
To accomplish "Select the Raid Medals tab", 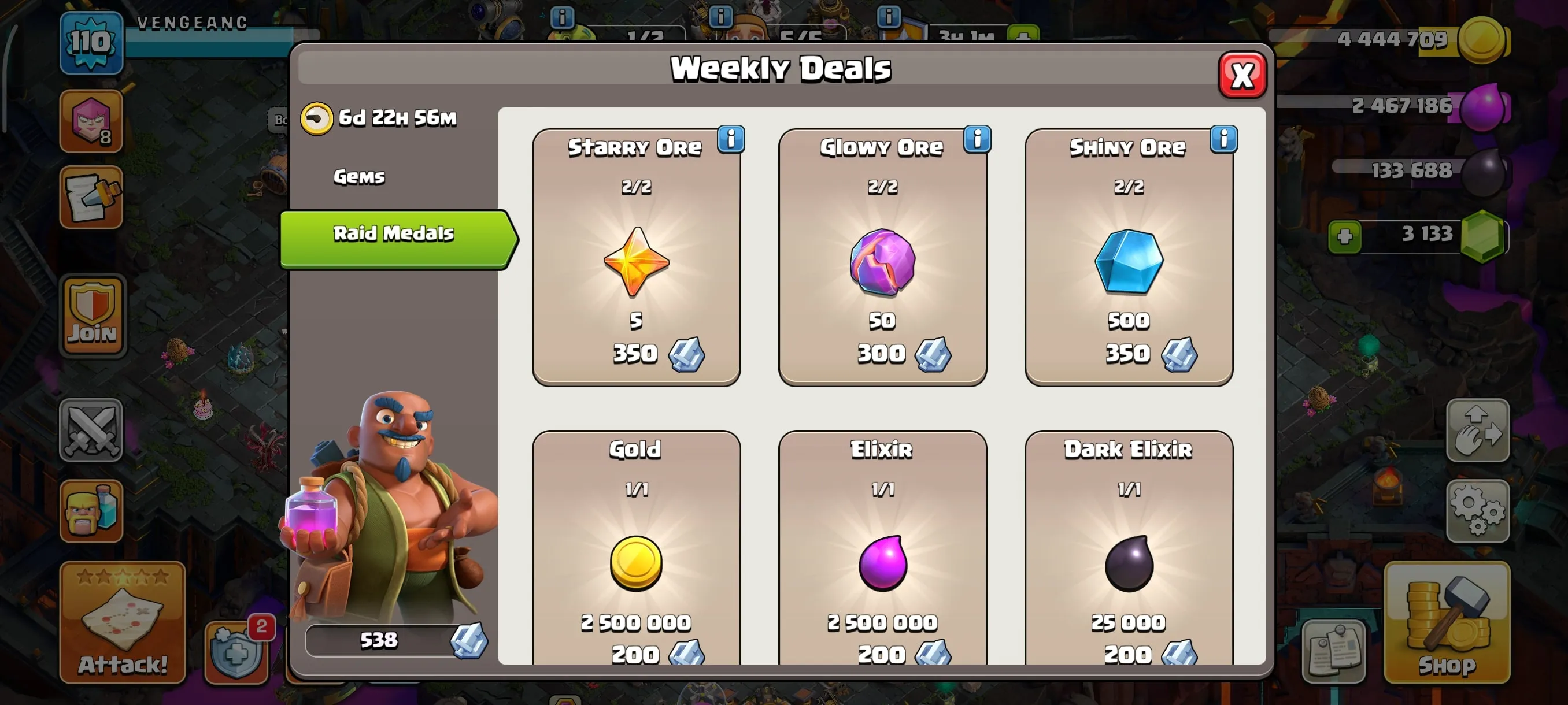I will click(x=394, y=233).
